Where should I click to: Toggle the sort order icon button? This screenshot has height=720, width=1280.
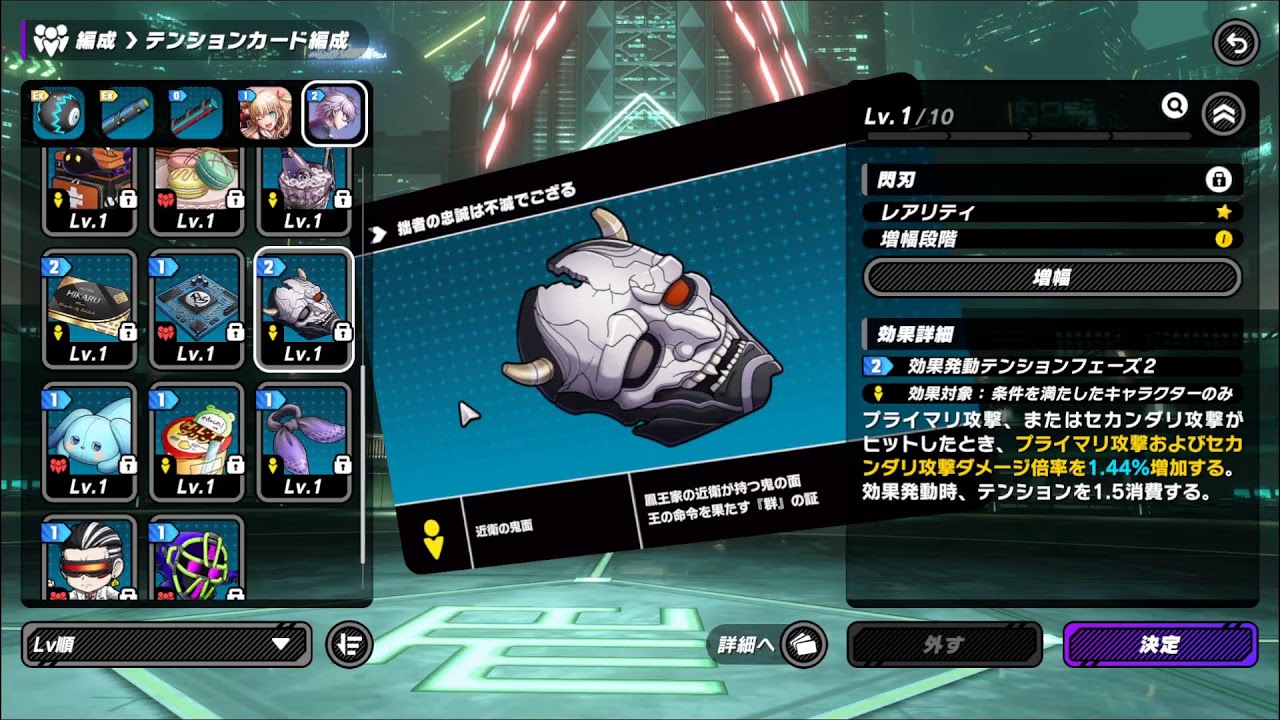(x=349, y=645)
